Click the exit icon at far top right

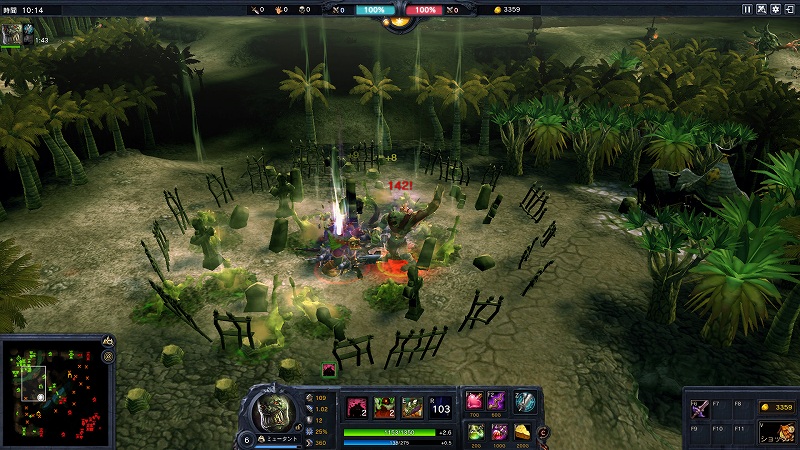point(790,9)
